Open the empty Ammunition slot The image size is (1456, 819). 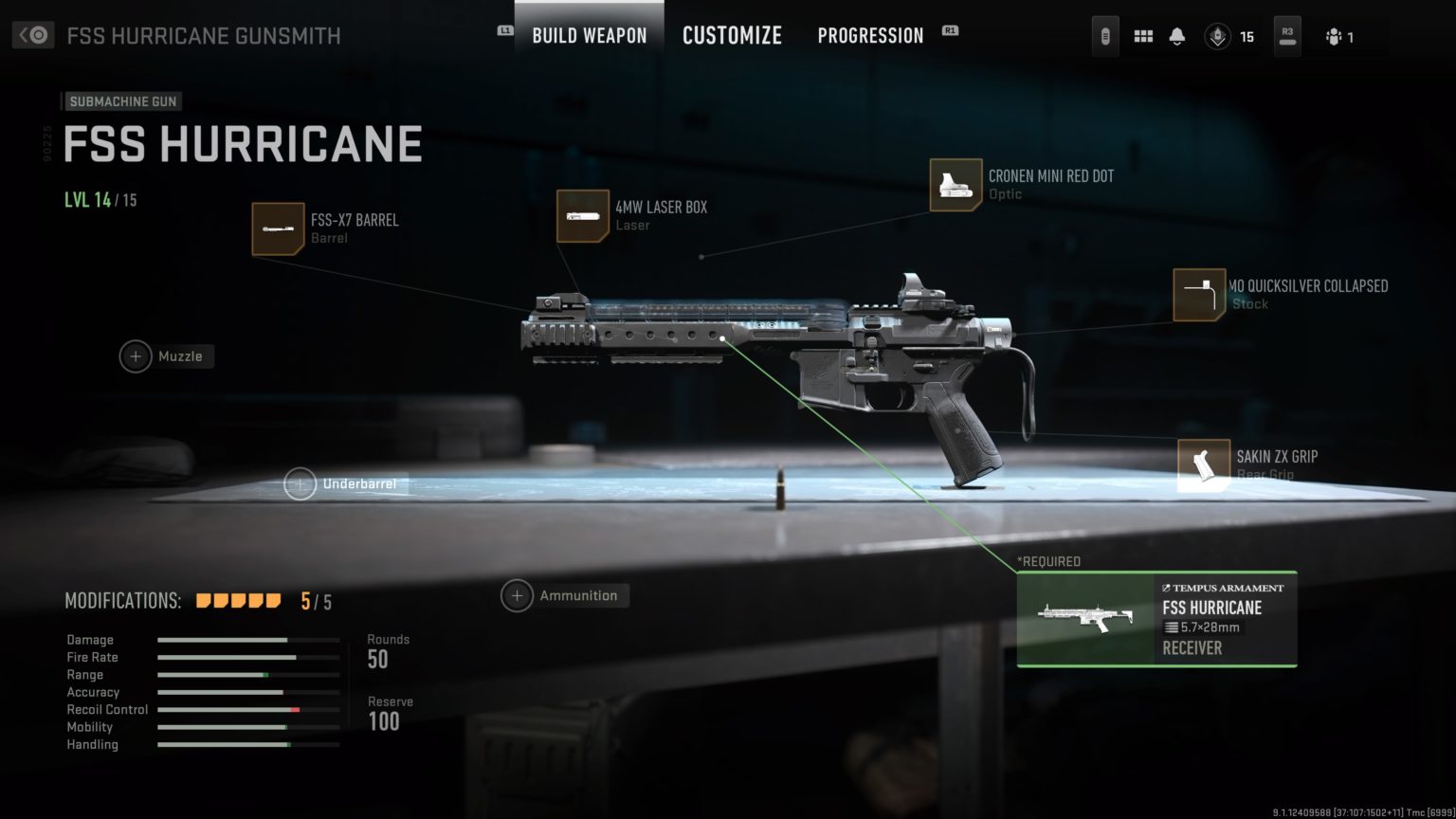[x=517, y=596]
